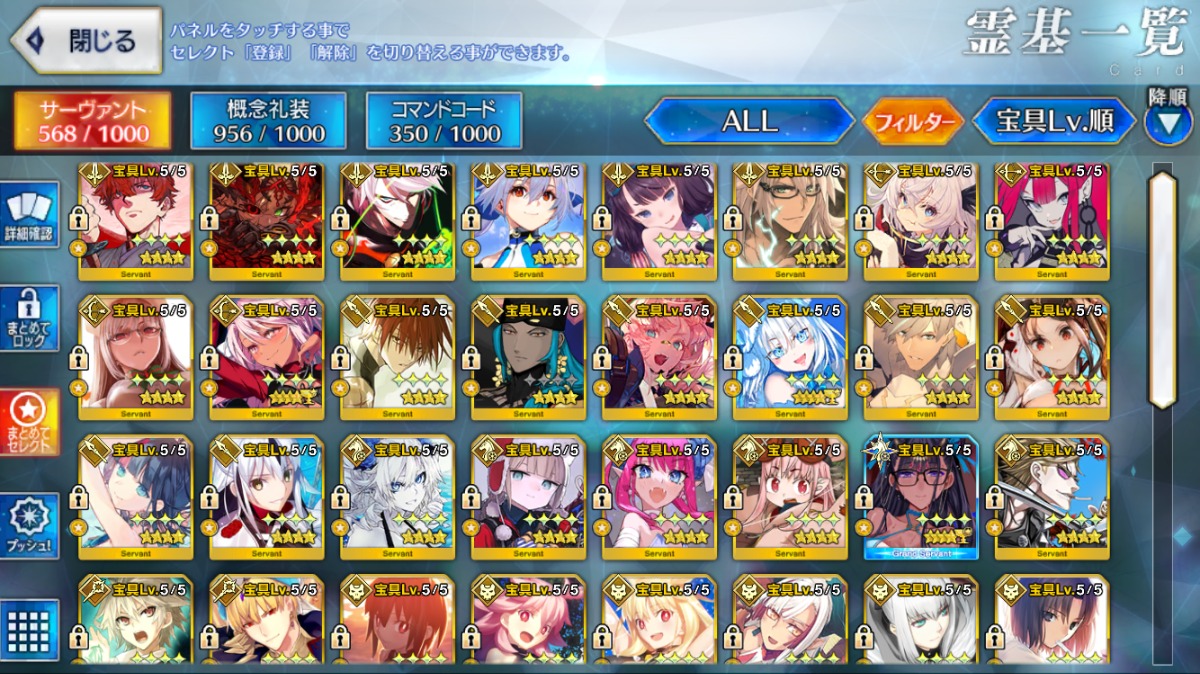Select the dark-skinned teal-haired servant card

pyautogui.click(x=528, y=356)
